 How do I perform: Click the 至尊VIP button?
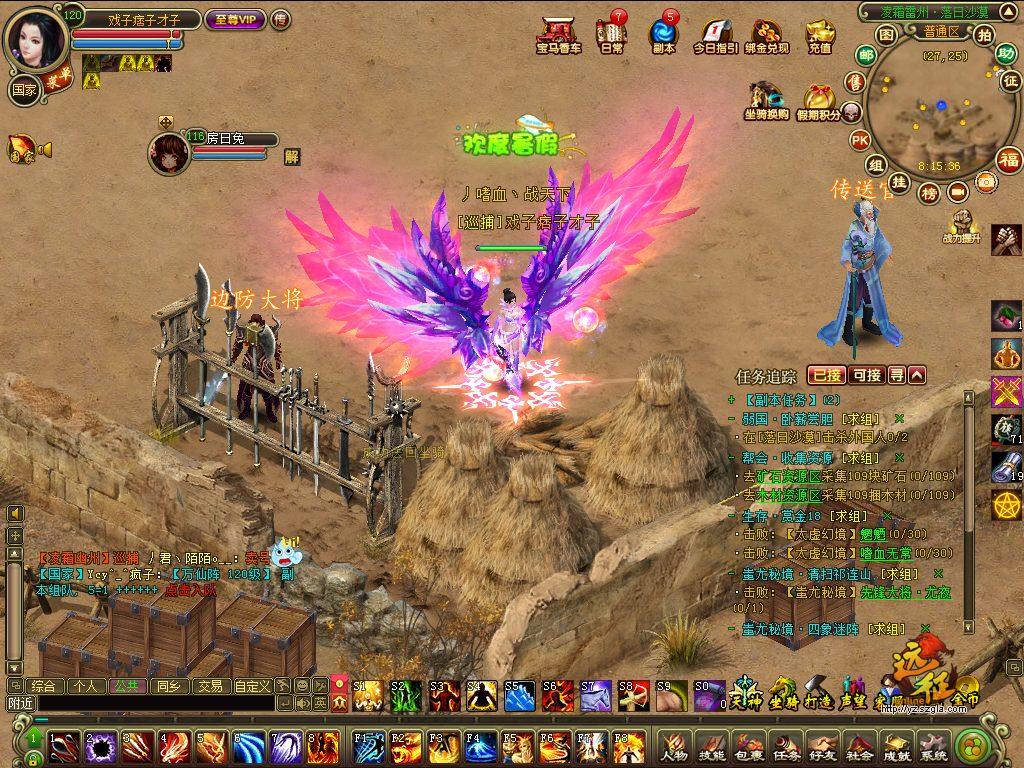pyautogui.click(x=235, y=19)
